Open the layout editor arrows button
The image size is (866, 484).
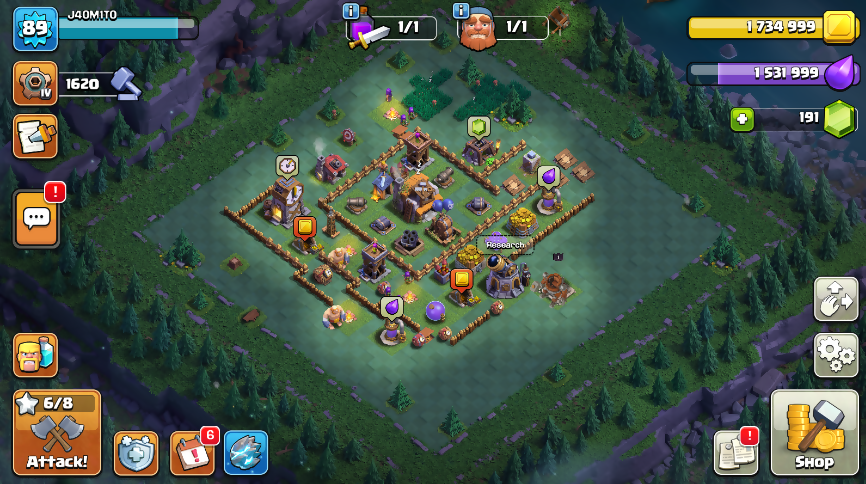[x=835, y=299]
